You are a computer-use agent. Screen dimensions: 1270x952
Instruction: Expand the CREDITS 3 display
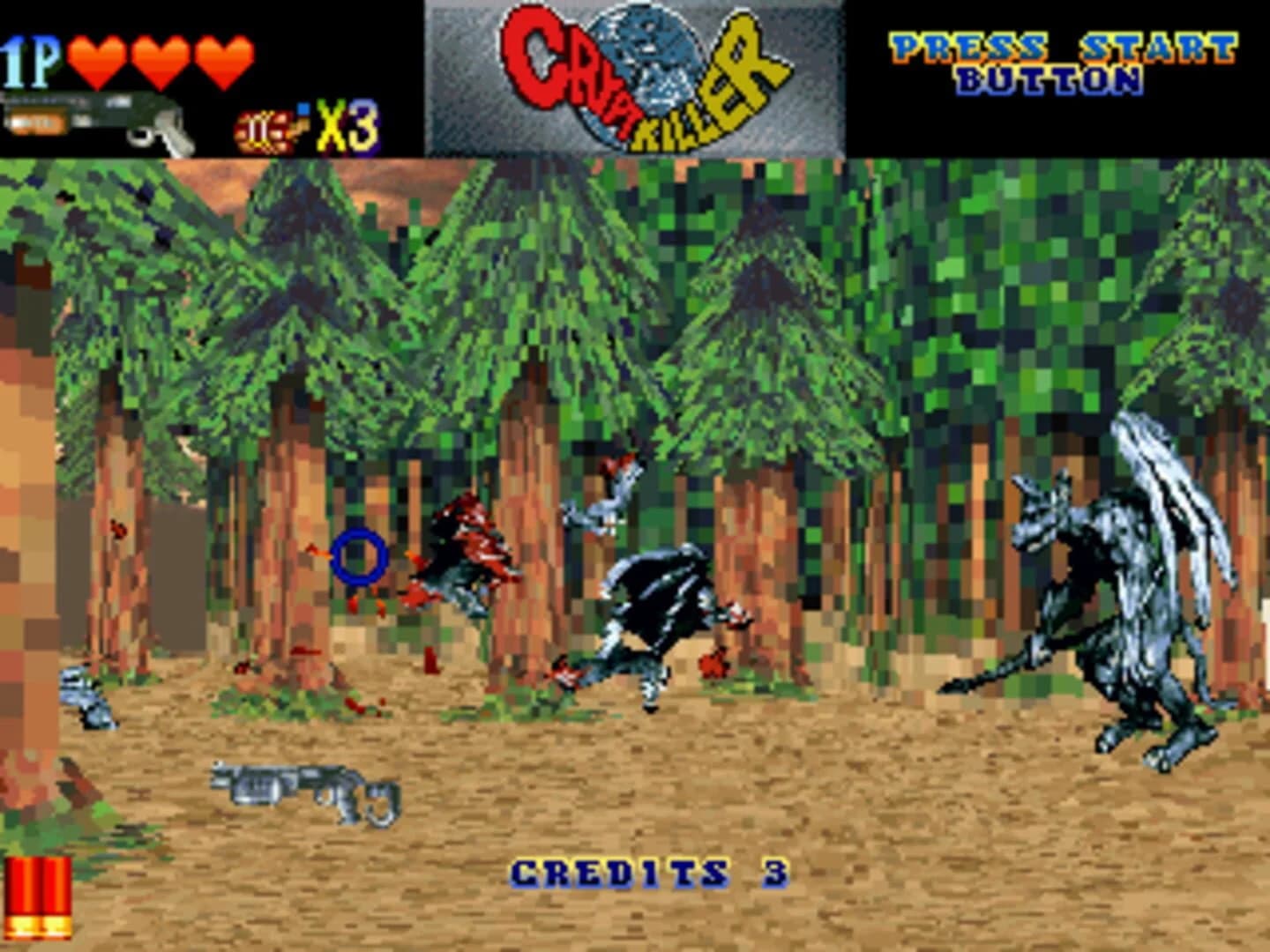tap(650, 873)
